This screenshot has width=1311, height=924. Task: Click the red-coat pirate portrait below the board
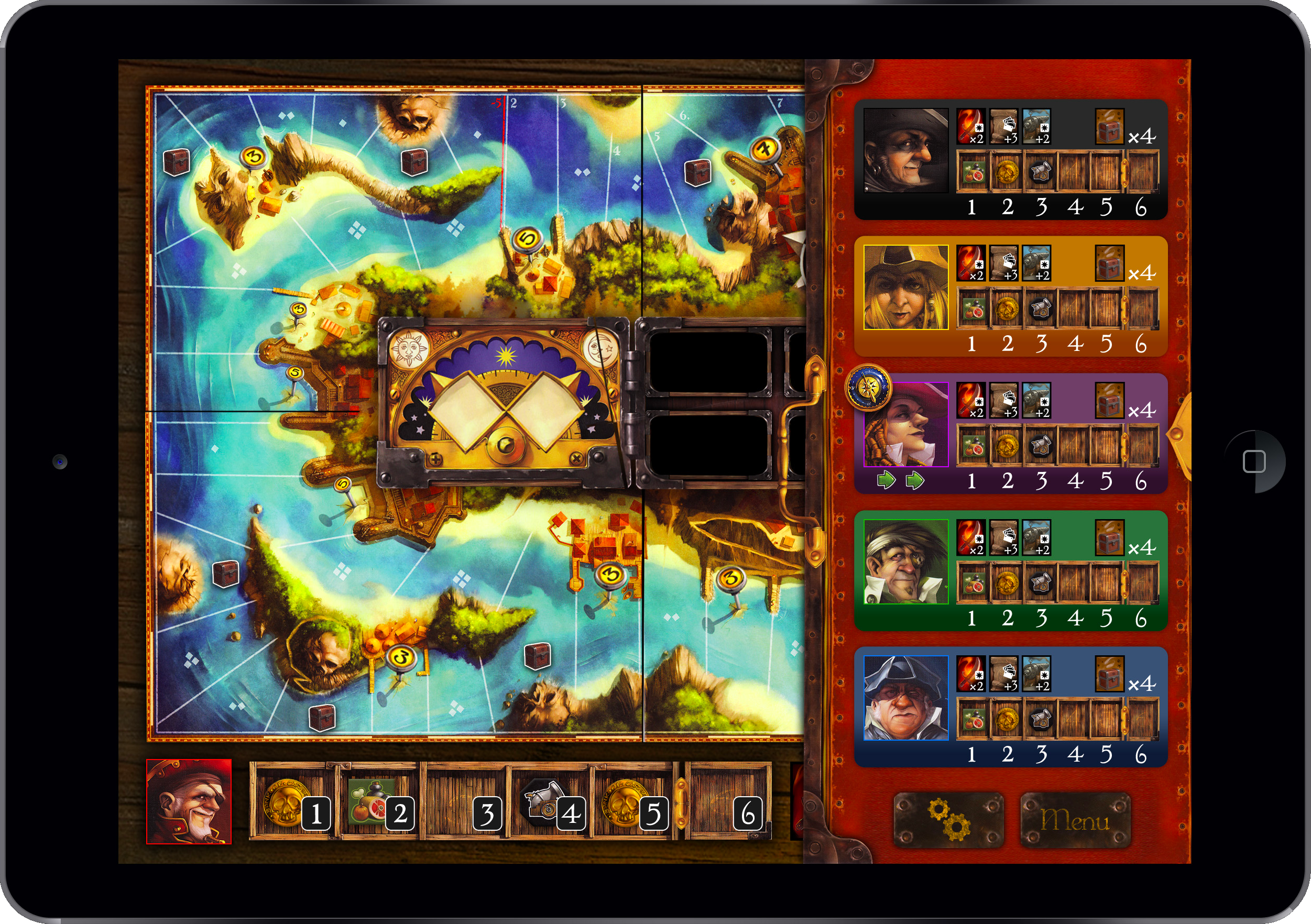189,801
